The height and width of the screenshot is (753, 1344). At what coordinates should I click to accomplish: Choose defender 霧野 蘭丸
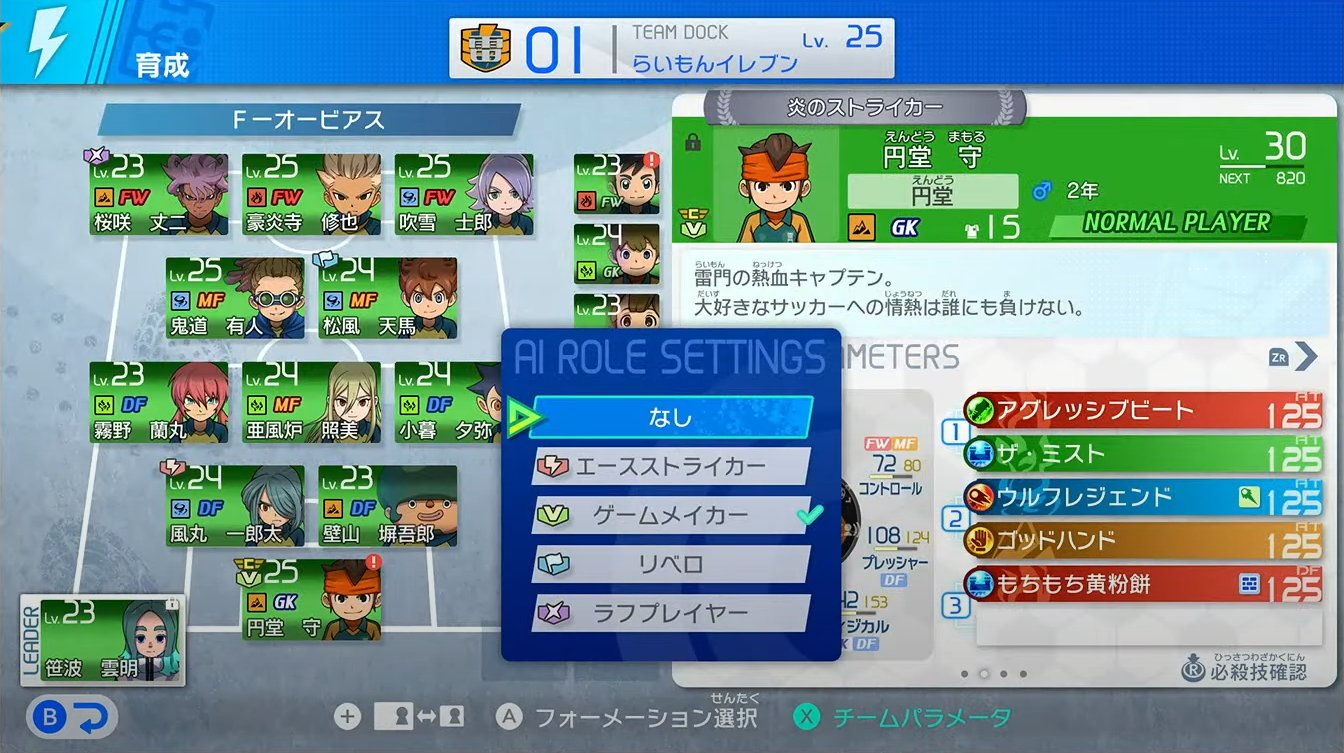[x=159, y=402]
